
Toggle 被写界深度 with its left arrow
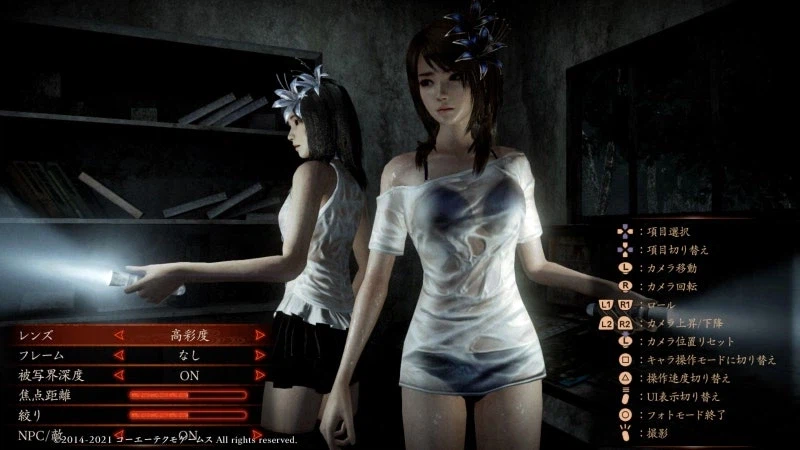click(x=119, y=375)
